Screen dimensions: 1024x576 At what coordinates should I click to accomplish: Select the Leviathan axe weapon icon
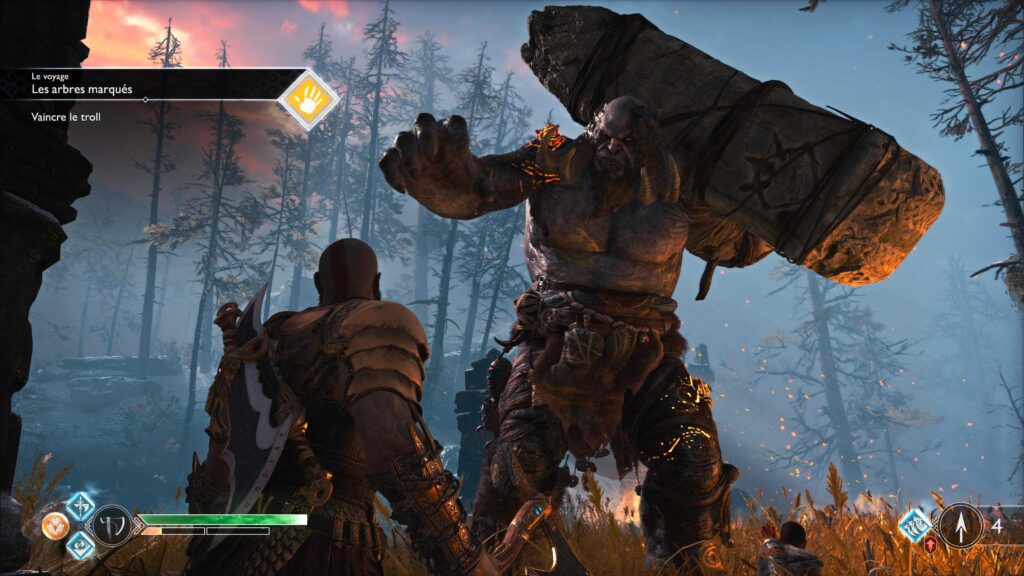[x=111, y=524]
